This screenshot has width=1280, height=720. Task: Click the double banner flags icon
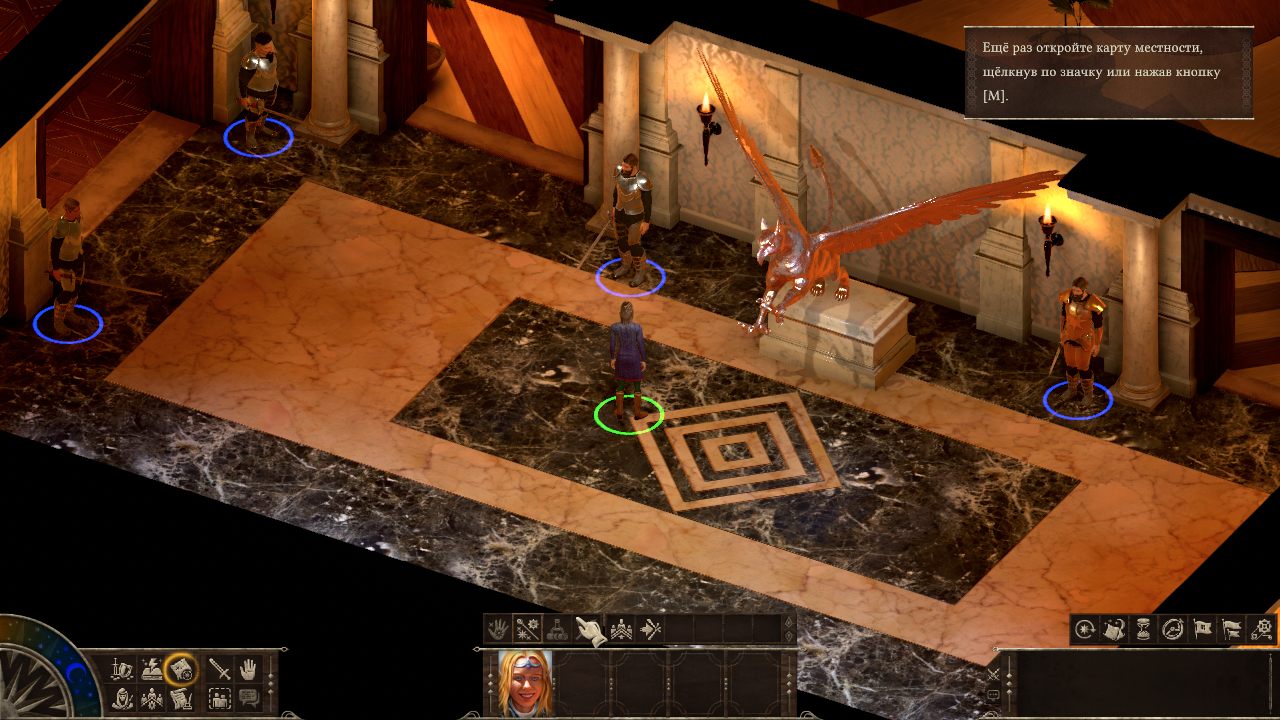(1233, 629)
